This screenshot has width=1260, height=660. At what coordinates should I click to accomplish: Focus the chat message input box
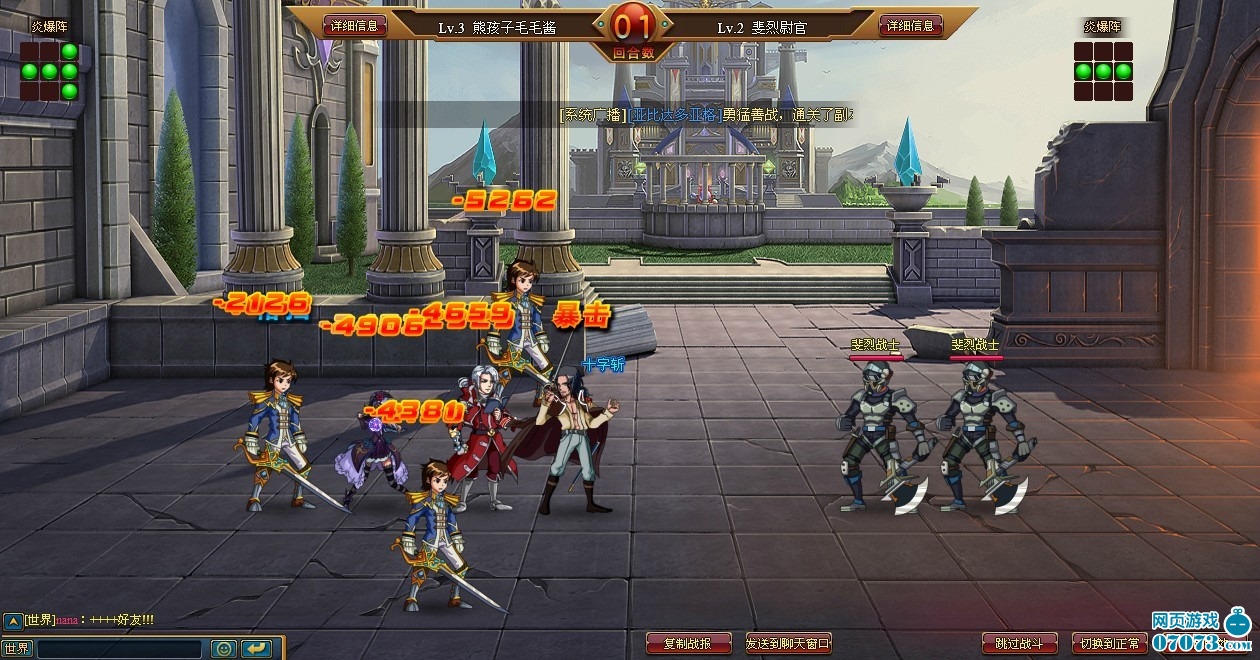tap(118, 649)
